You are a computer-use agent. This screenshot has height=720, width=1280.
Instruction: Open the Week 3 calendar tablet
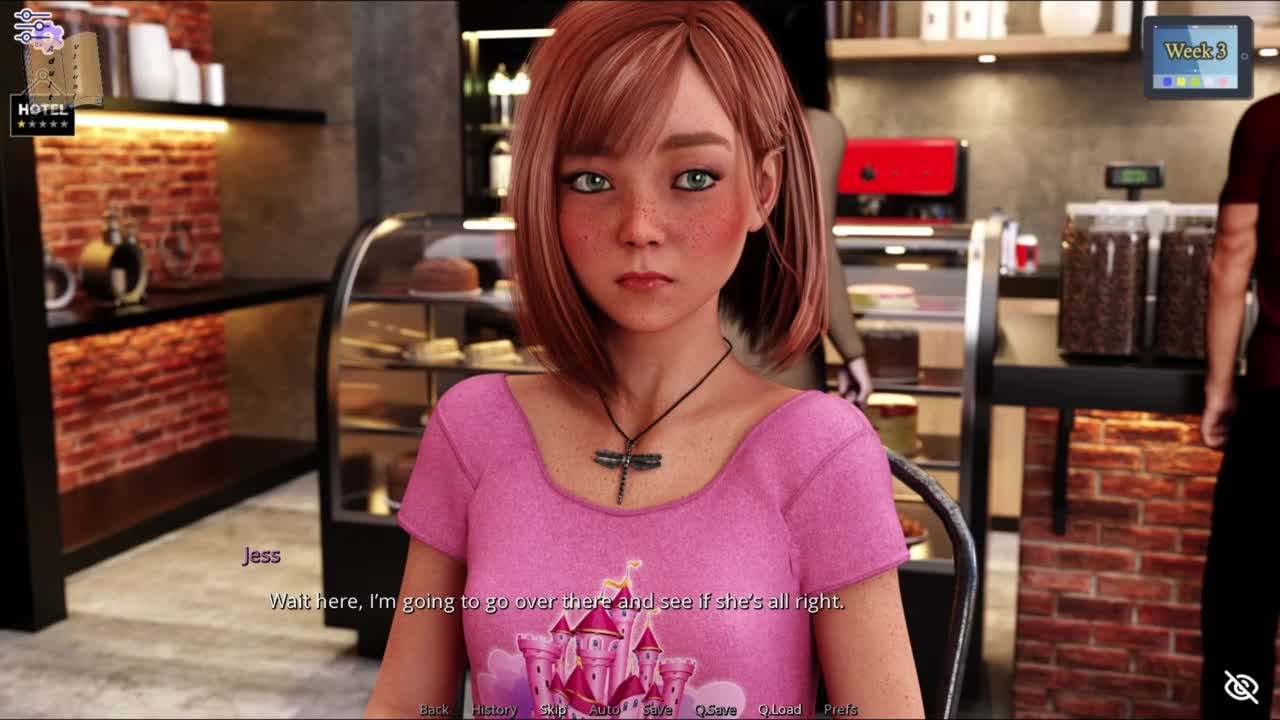1197,57
